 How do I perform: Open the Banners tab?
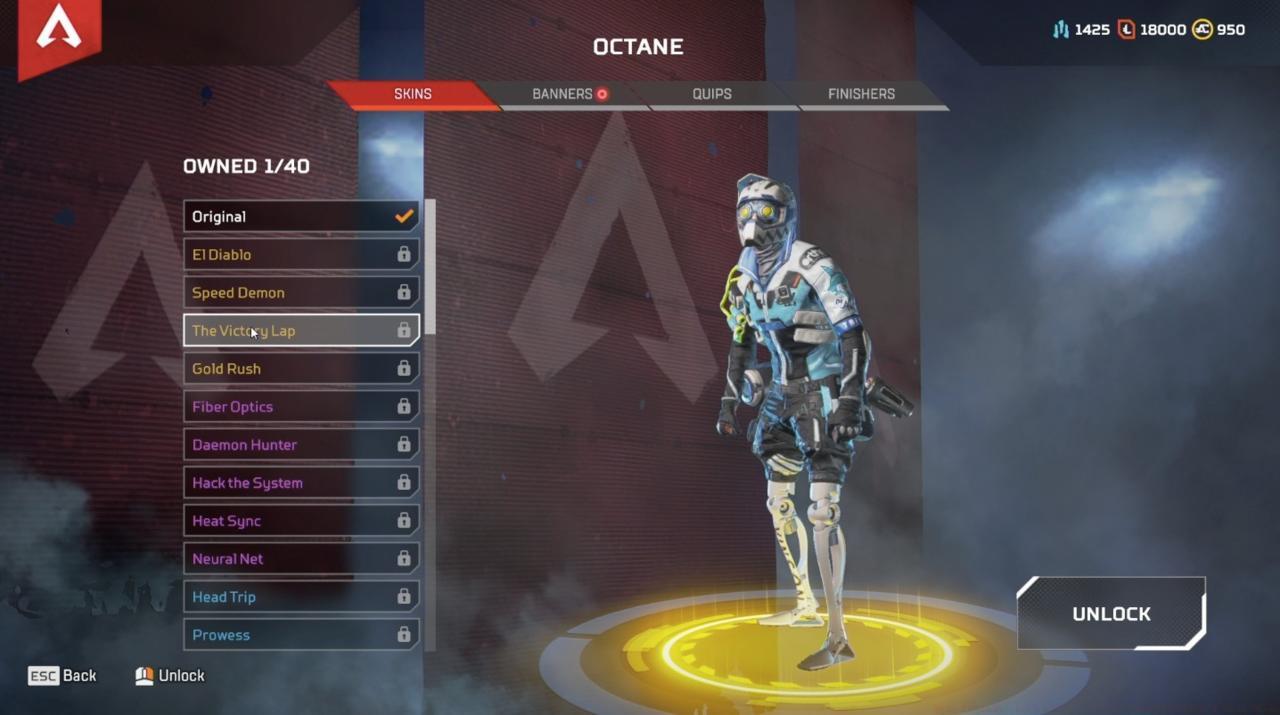tap(565, 94)
